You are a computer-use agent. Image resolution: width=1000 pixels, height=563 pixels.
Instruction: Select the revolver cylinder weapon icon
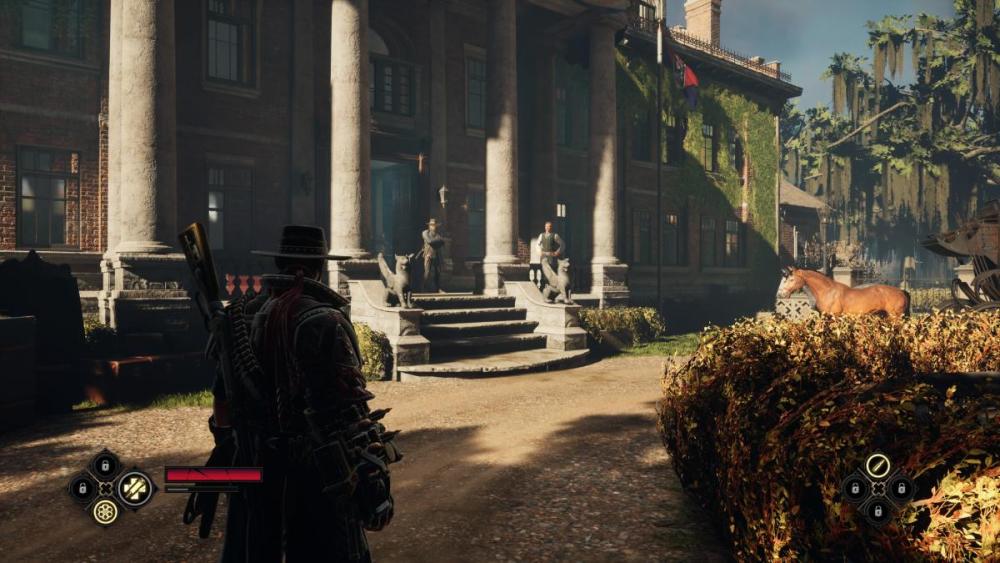tap(105, 511)
